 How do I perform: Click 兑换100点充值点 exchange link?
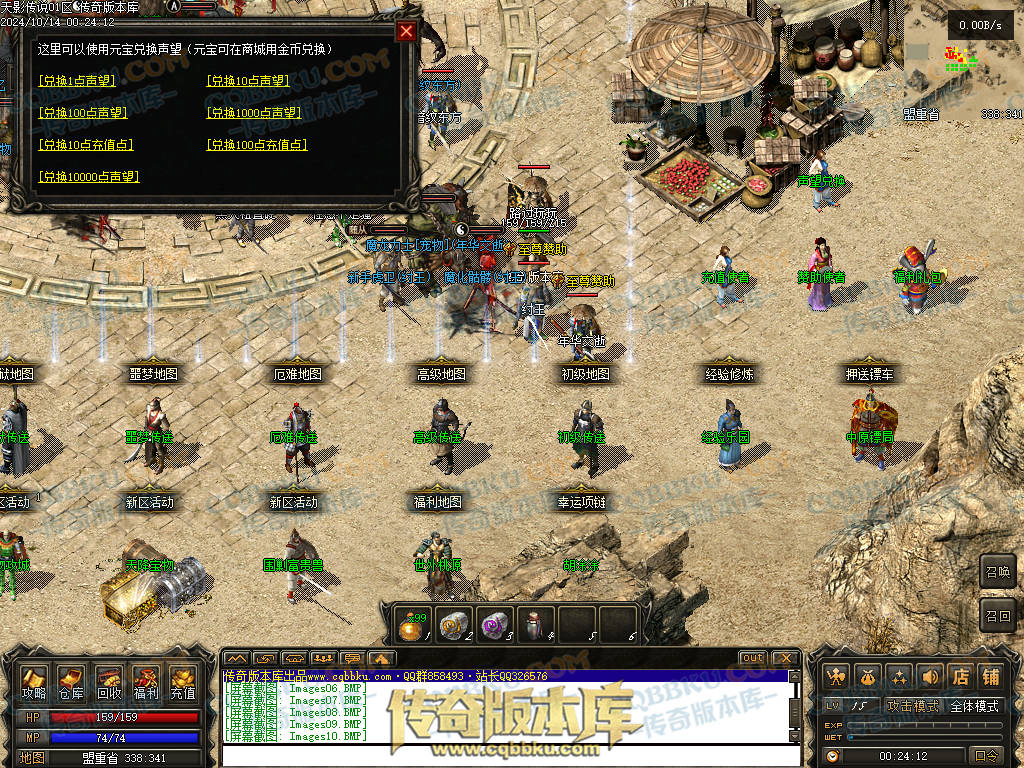256,145
